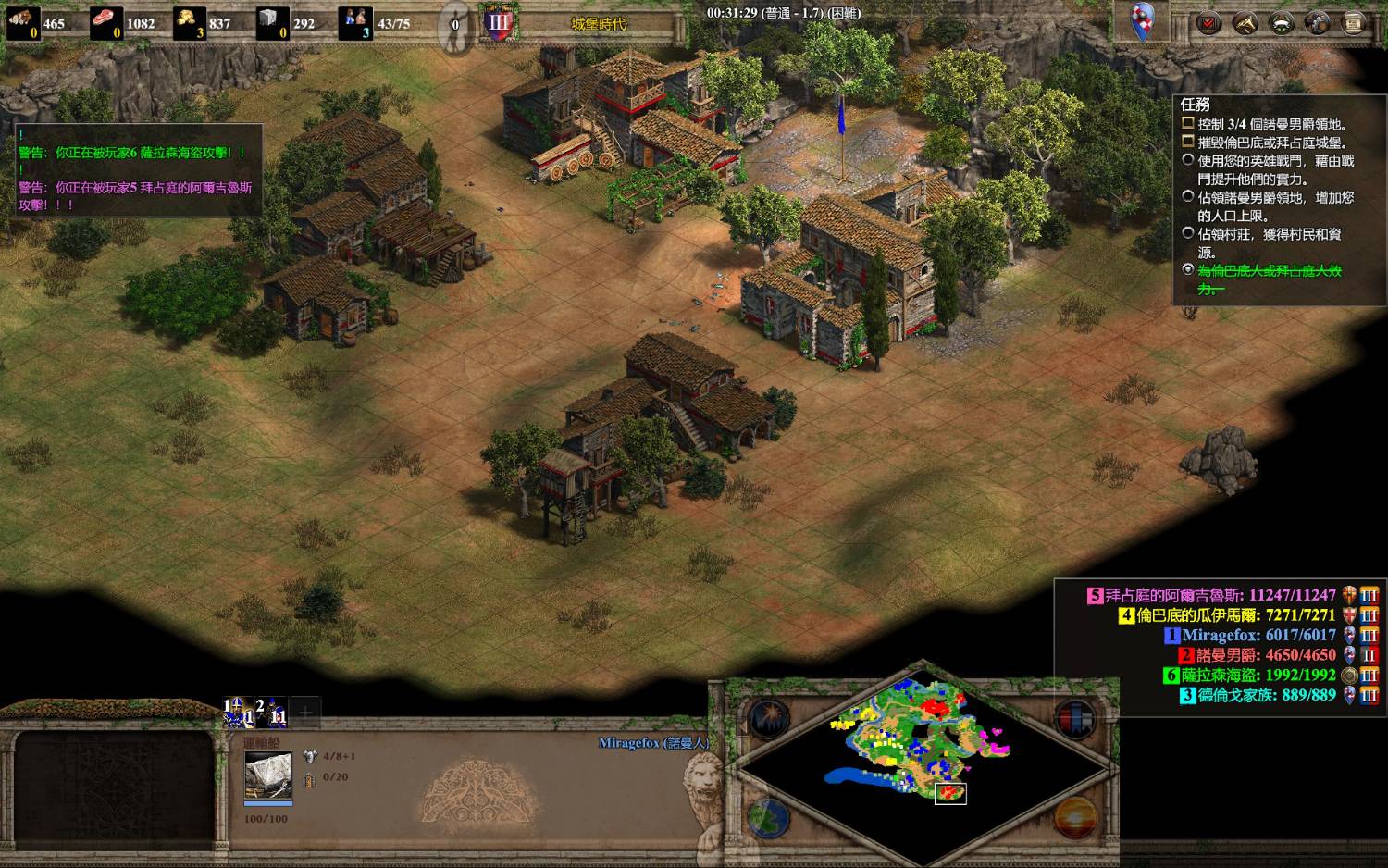1388x868 pixels.
Task: Toggle the minimap colored banners mode button
Action: 1074,719
